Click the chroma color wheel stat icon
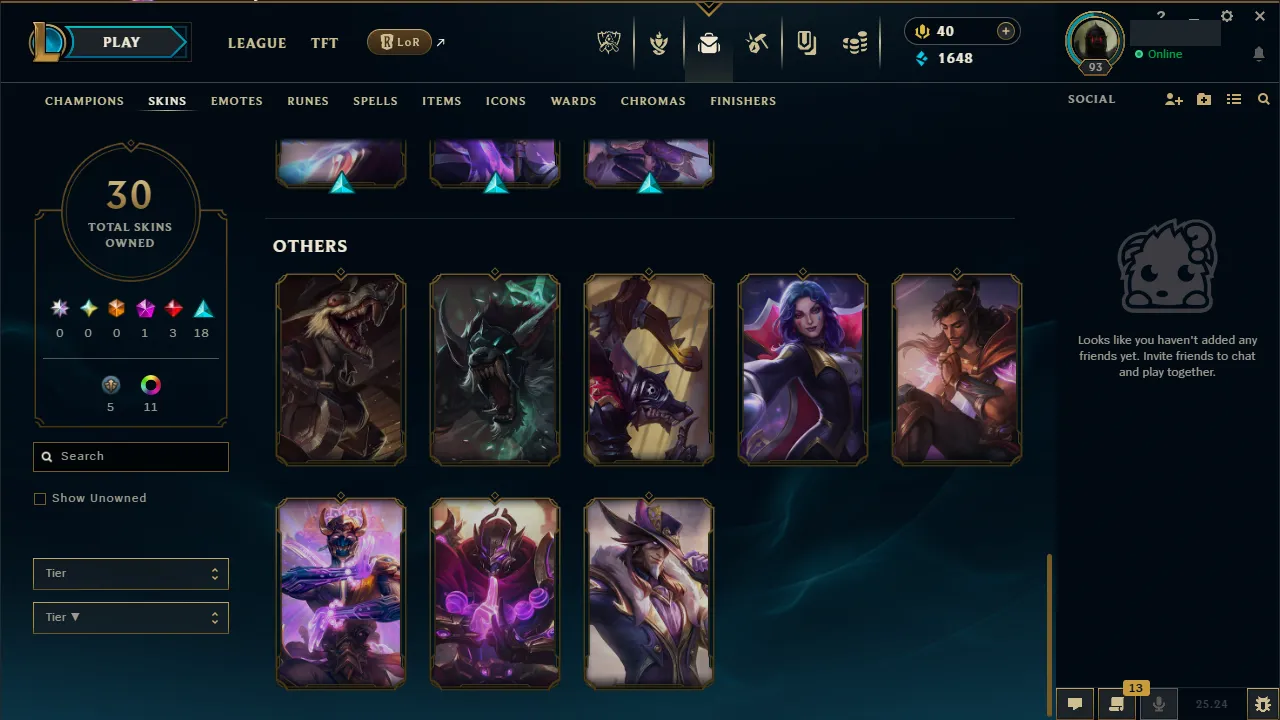The height and width of the screenshot is (720, 1280). pos(150,384)
